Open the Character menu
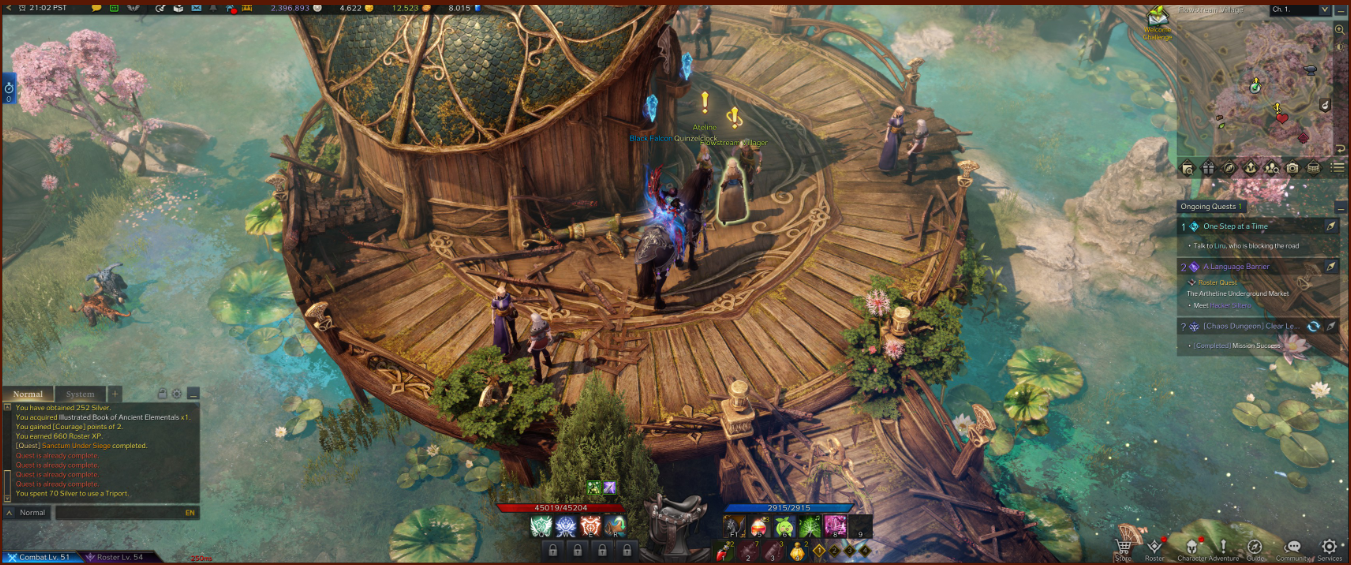 click(x=1190, y=548)
